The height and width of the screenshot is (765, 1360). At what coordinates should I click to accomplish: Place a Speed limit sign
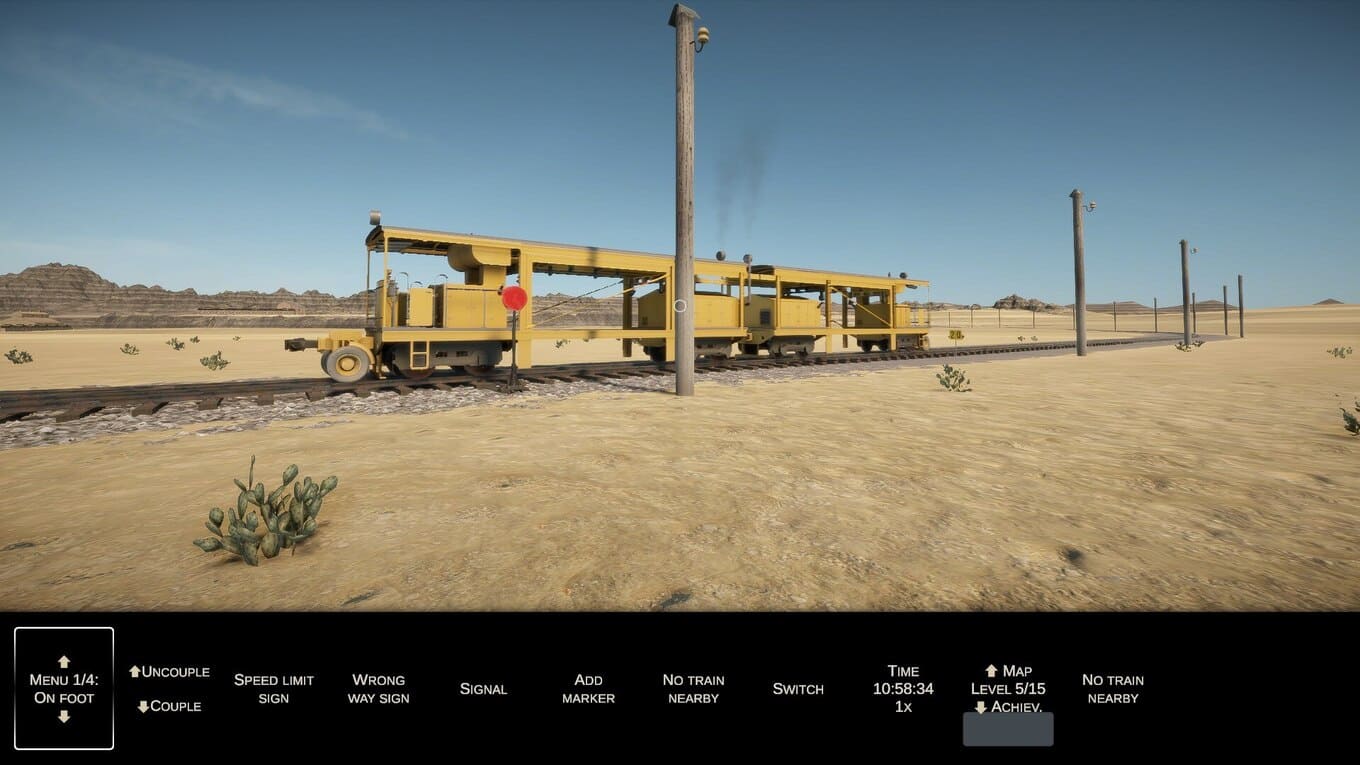tap(274, 688)
